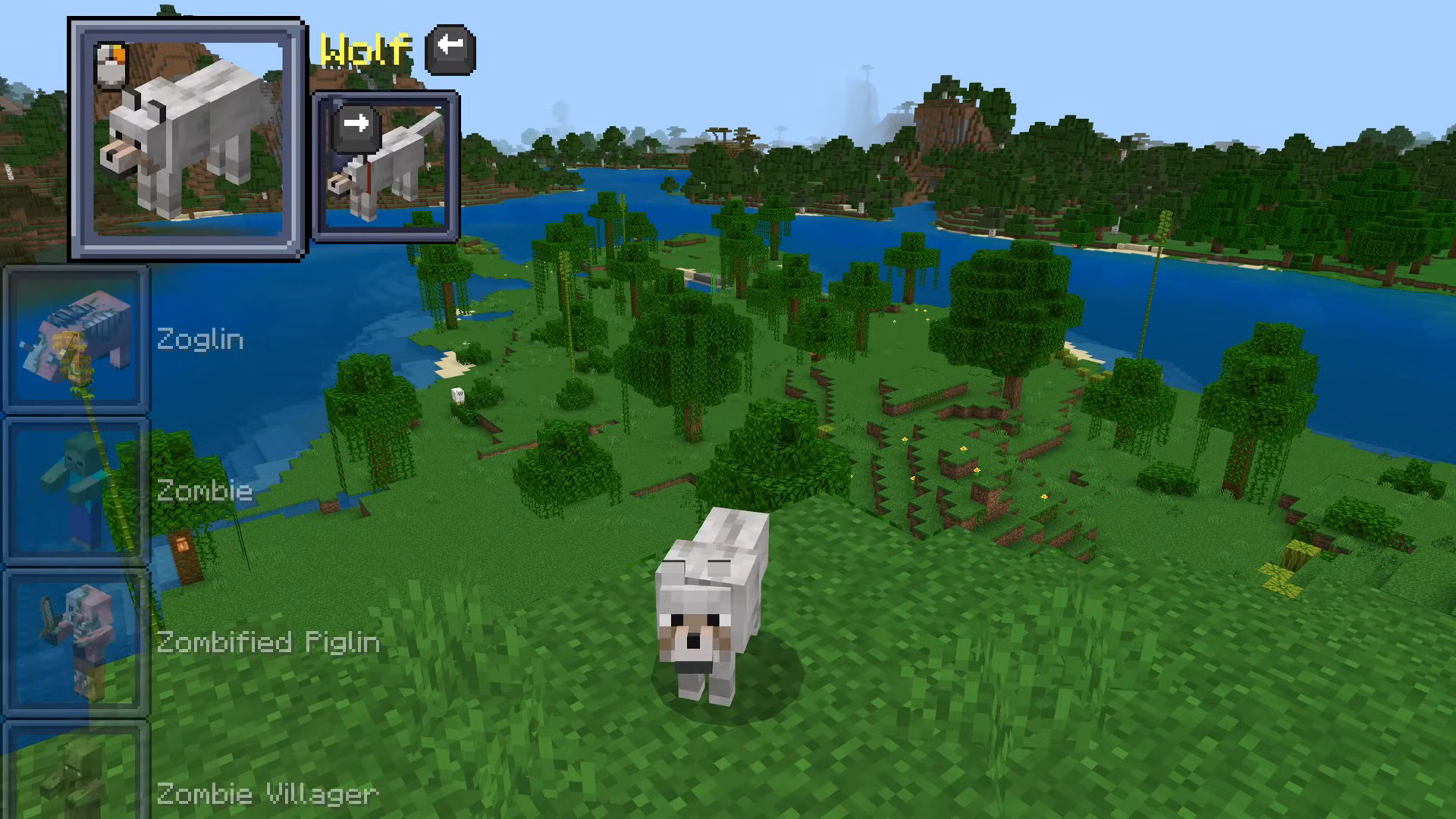Select the Zombie mob entry
Image resolution: width=1456 pixels, height=819 pixels.
77,491
